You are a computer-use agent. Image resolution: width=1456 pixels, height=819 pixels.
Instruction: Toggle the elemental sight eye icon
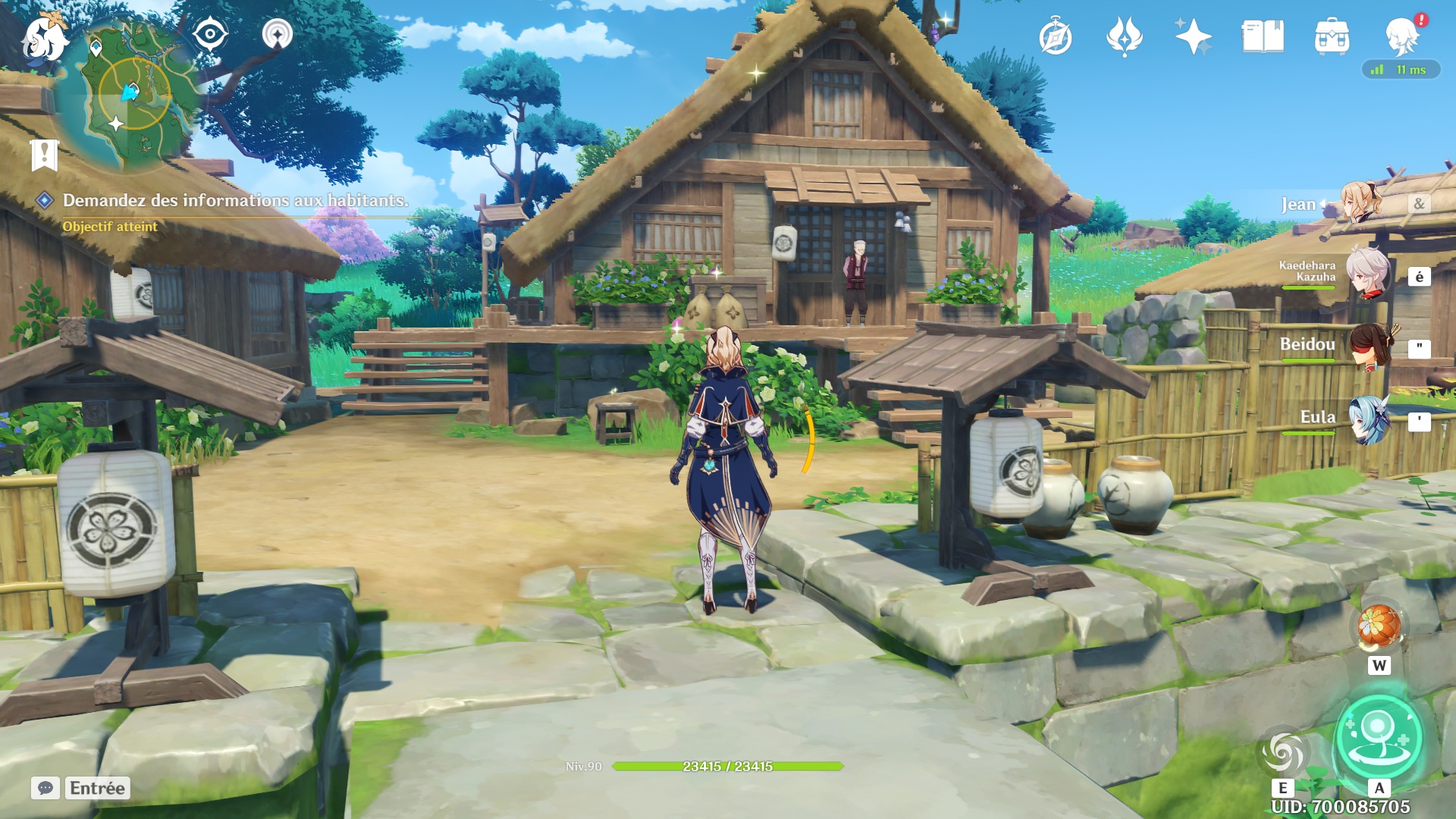click(x=210, y=35)
